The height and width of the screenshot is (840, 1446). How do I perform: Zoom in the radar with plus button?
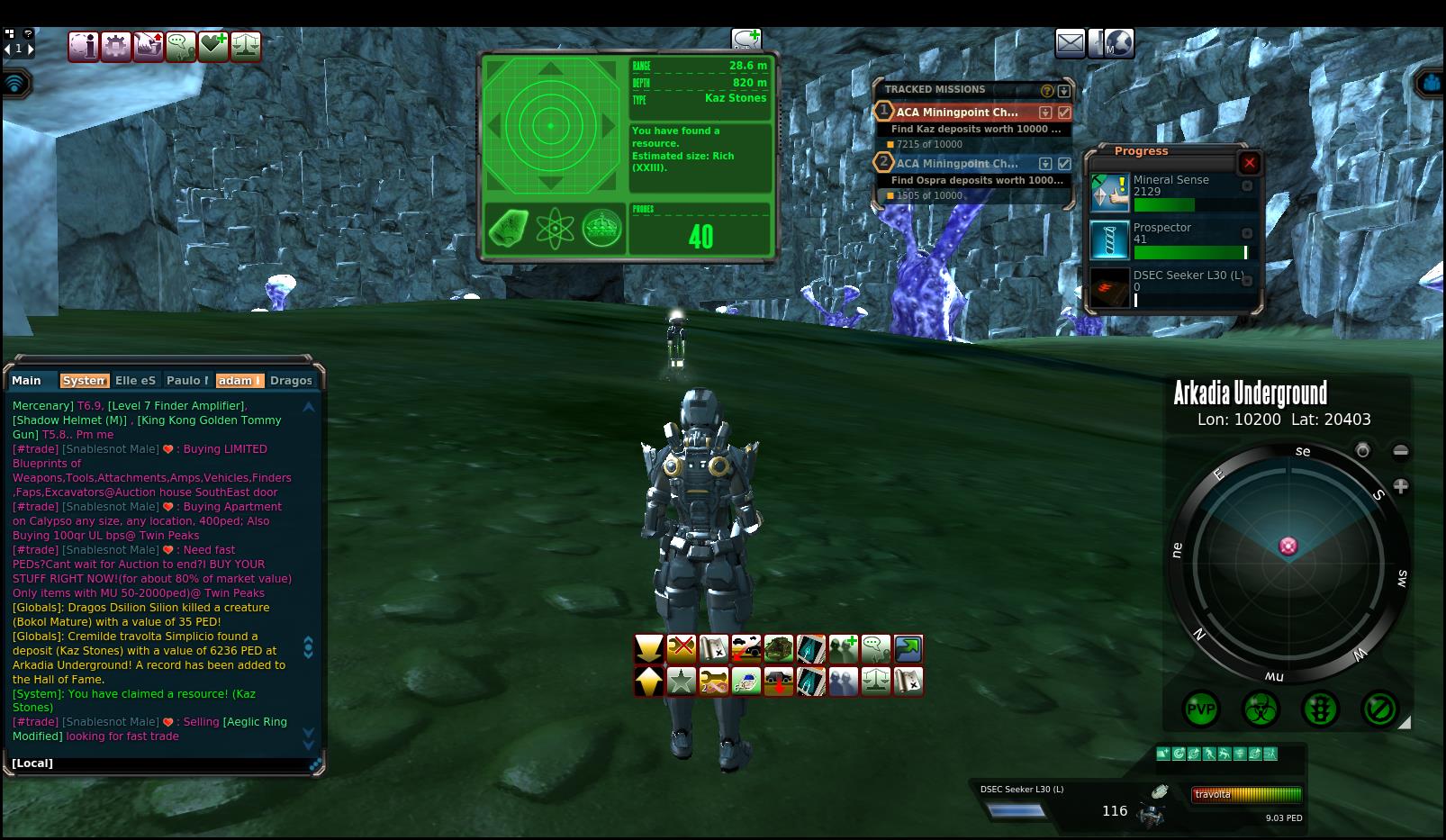tap(1400, 486)
